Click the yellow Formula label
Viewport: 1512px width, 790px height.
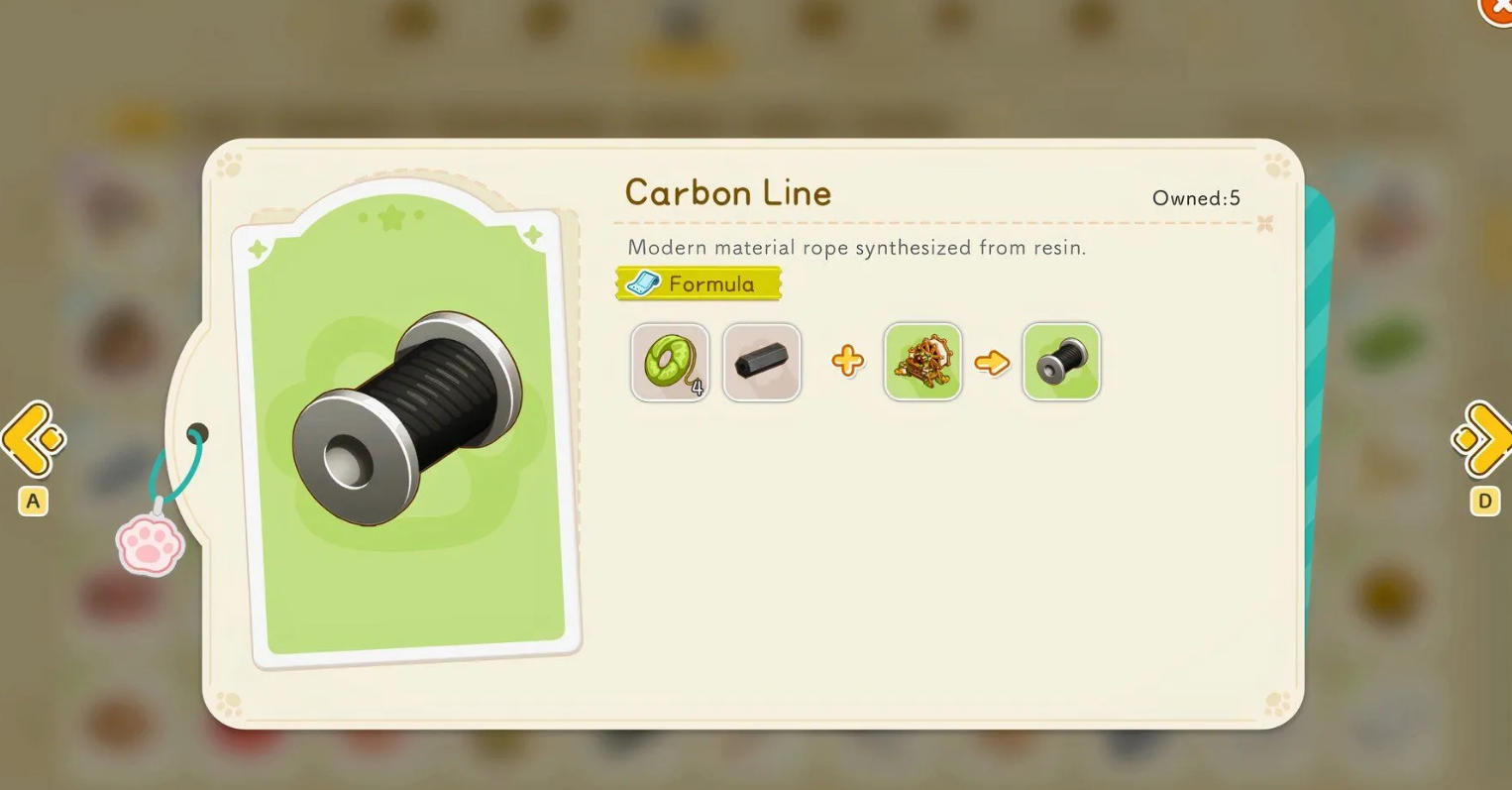[x=699, y=284]
